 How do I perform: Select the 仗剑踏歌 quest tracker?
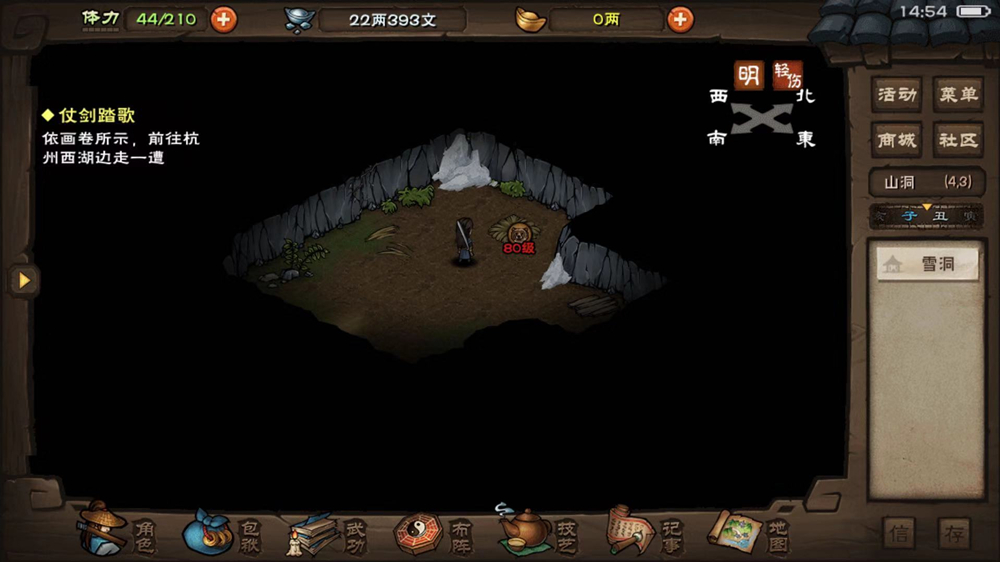tap(96, 116)
